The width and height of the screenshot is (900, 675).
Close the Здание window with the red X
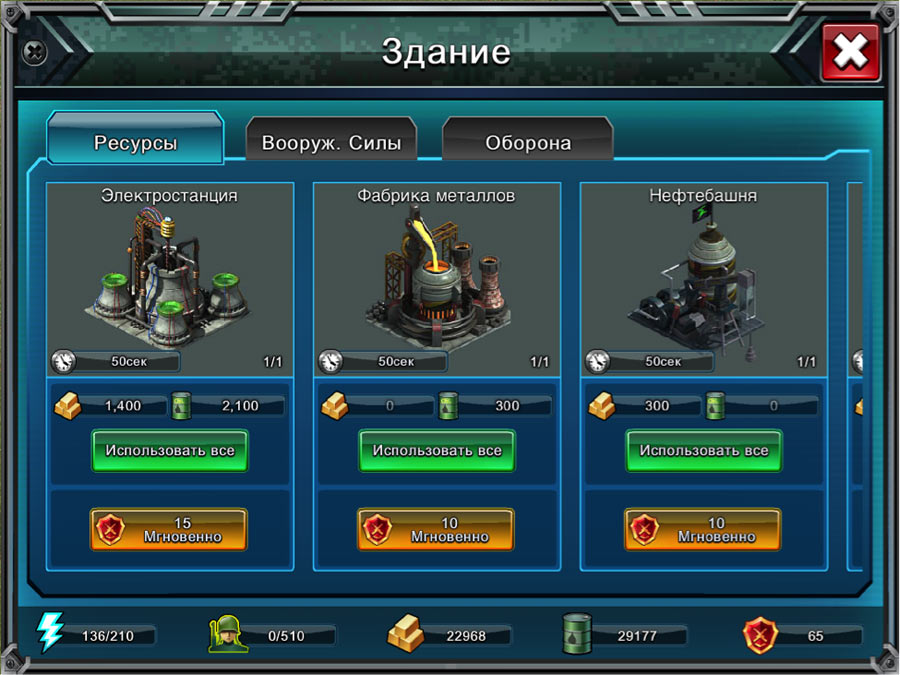point(850,52)
